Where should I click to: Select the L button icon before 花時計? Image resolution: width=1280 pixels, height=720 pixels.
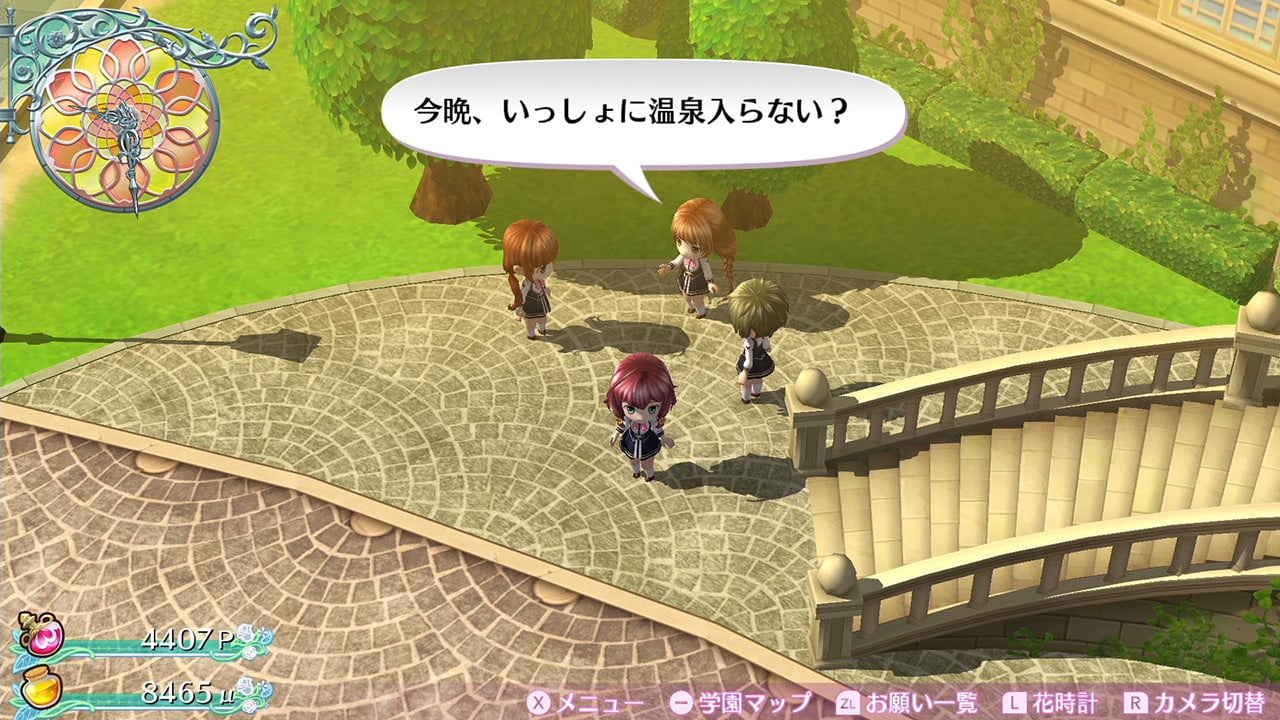(x=1013, y=702)
